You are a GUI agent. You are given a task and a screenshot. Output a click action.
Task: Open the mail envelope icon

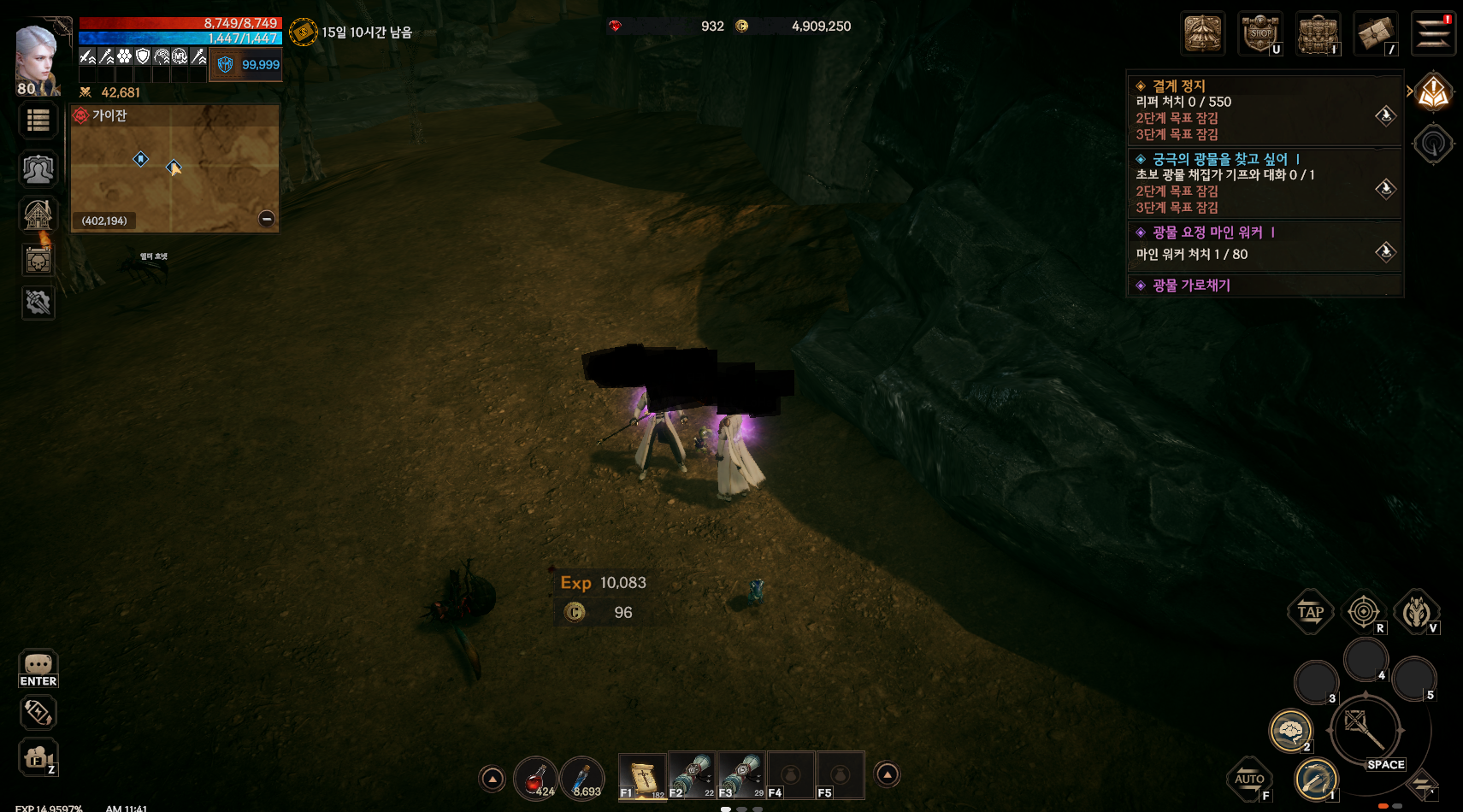point(1375,35)
